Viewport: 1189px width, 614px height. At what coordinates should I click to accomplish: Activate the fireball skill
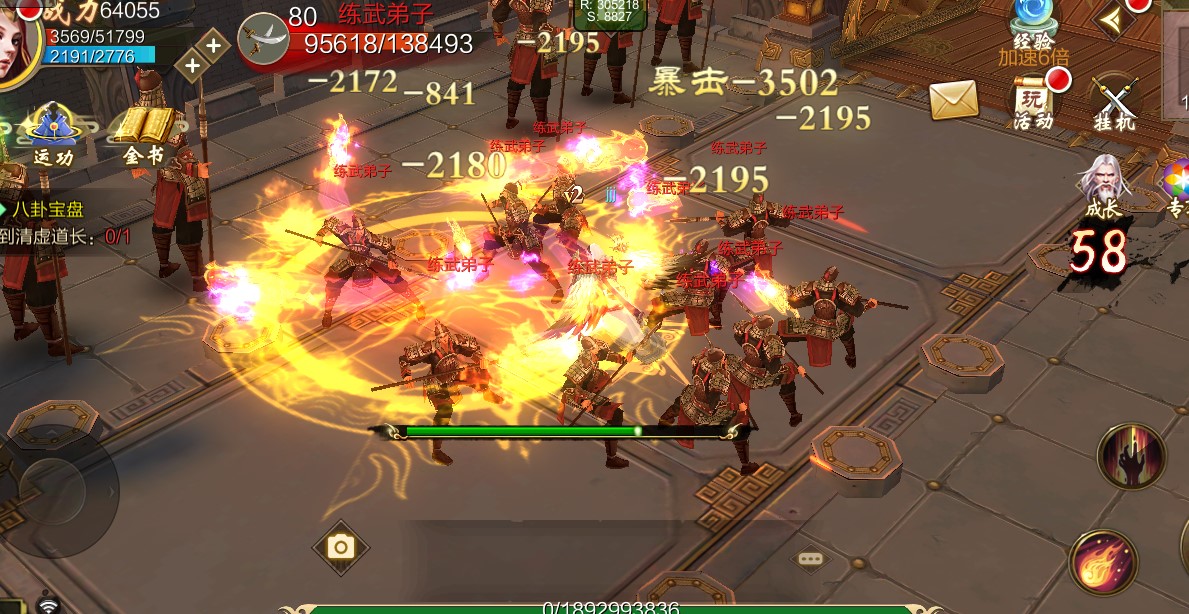[x=1104, y=562]
